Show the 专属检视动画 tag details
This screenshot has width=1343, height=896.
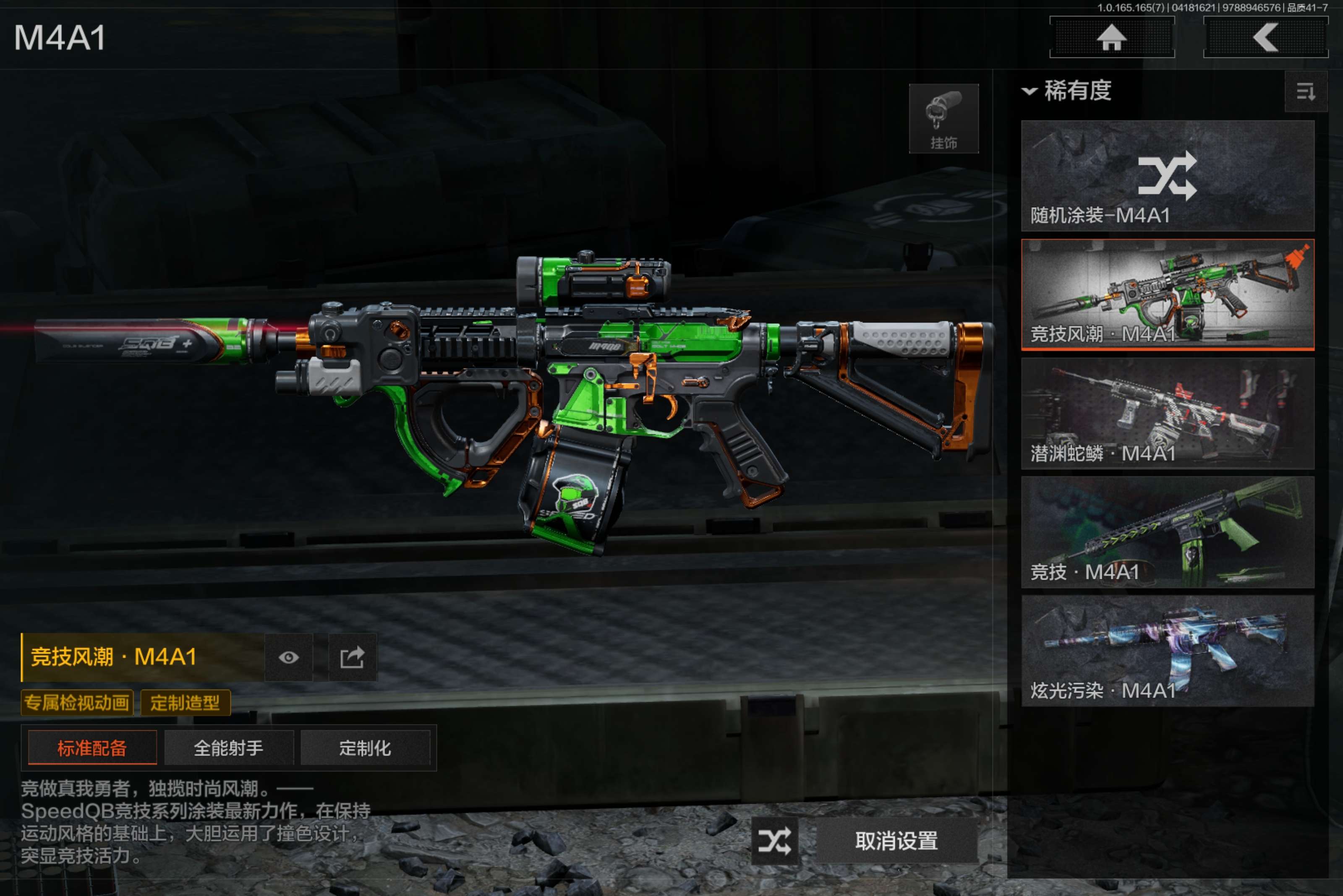click(x=77, y=702)
